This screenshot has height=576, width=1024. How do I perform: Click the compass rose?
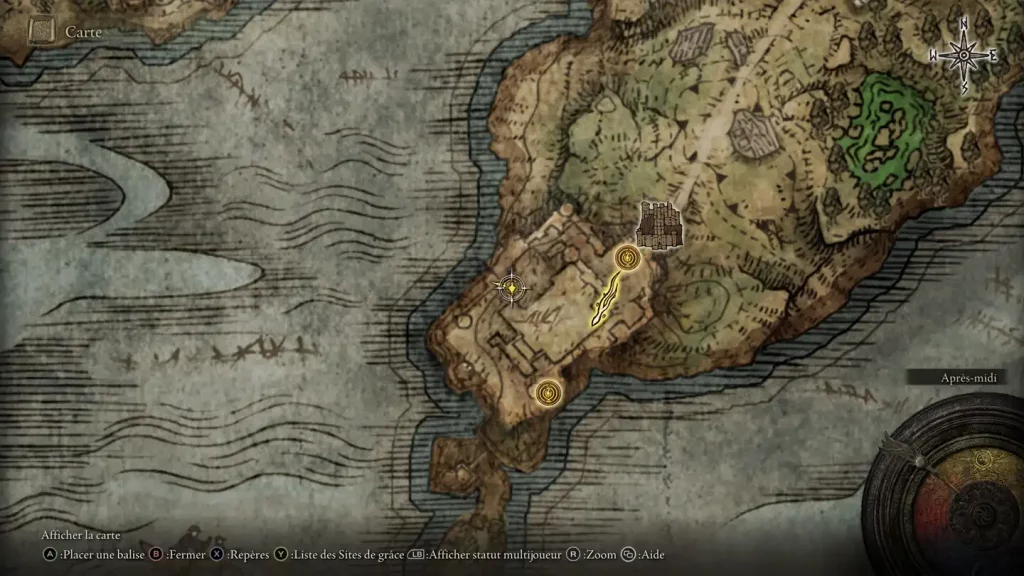[x=964, y=55]
